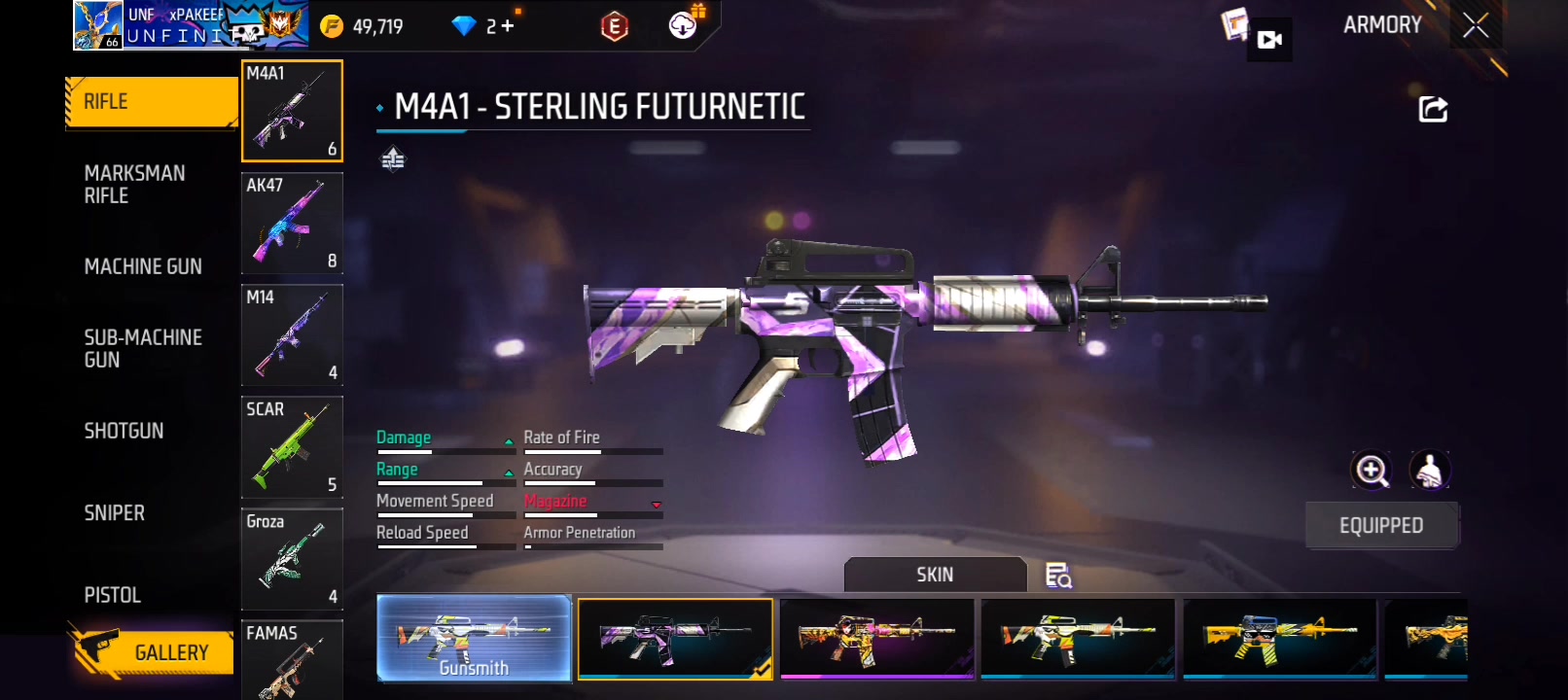Open the Sub-Machine Gun category
The width and height of the screenshot is (1568, 700).
click(143, 349)
